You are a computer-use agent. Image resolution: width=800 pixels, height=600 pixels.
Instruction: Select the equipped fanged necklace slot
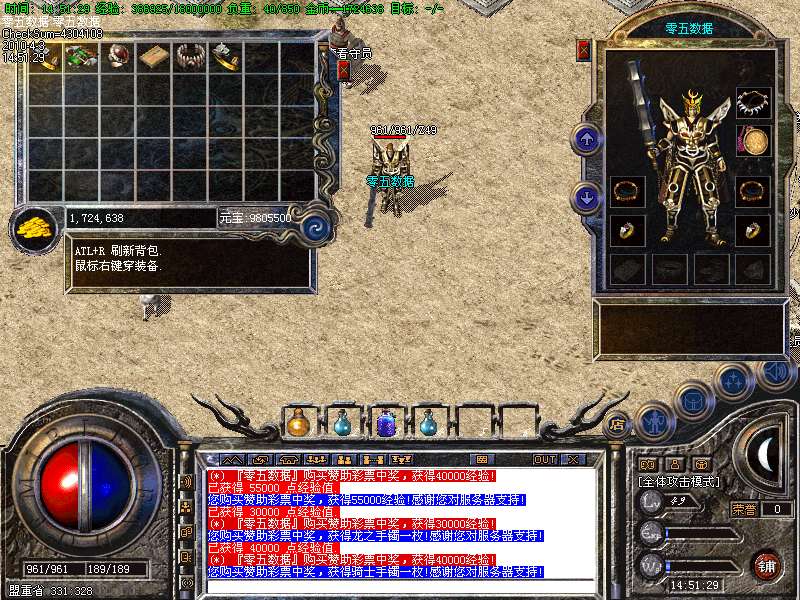[x=753, y=102]
